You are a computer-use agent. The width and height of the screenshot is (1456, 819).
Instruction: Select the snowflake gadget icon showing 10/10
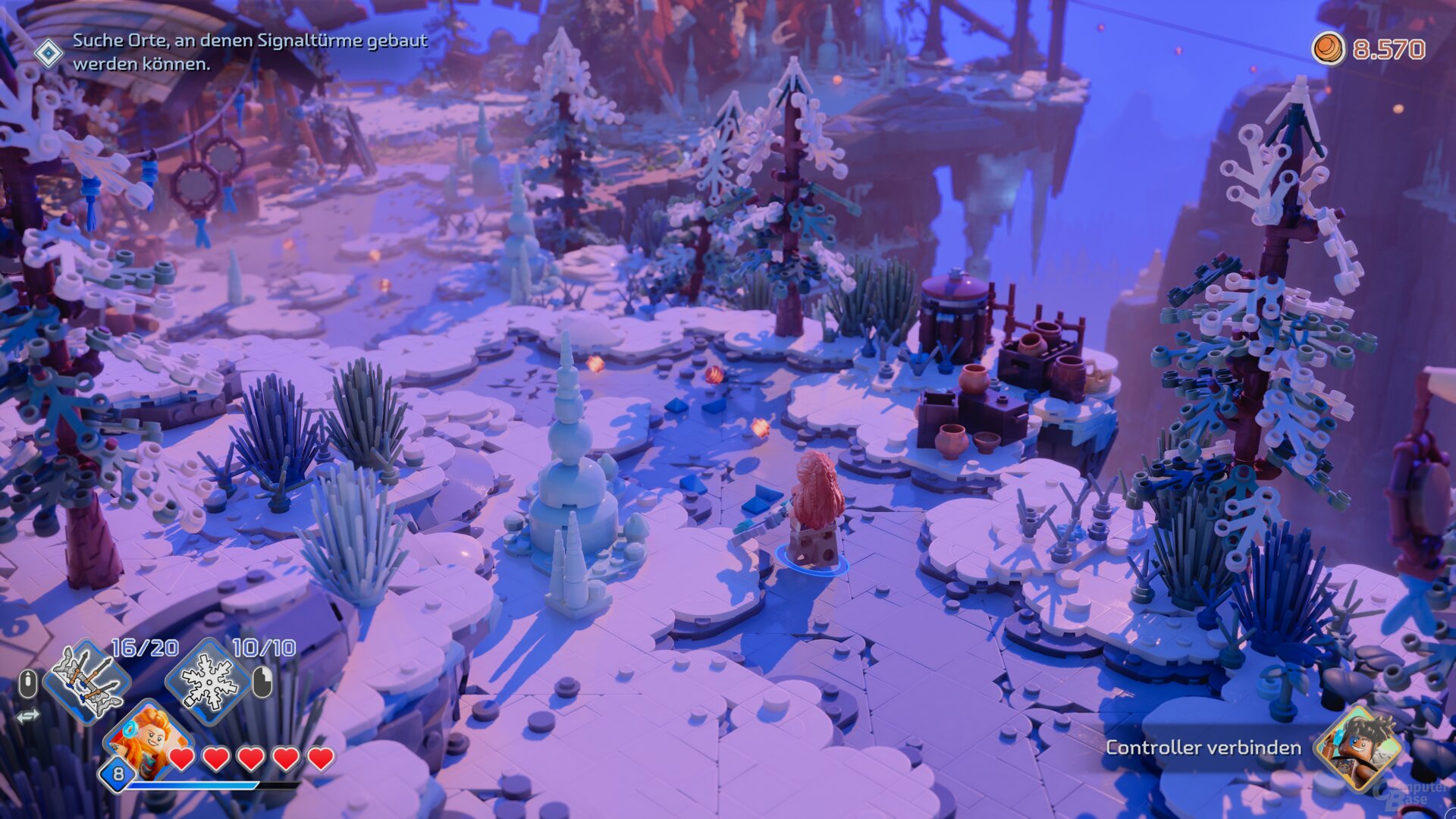[x=209, y=682]
